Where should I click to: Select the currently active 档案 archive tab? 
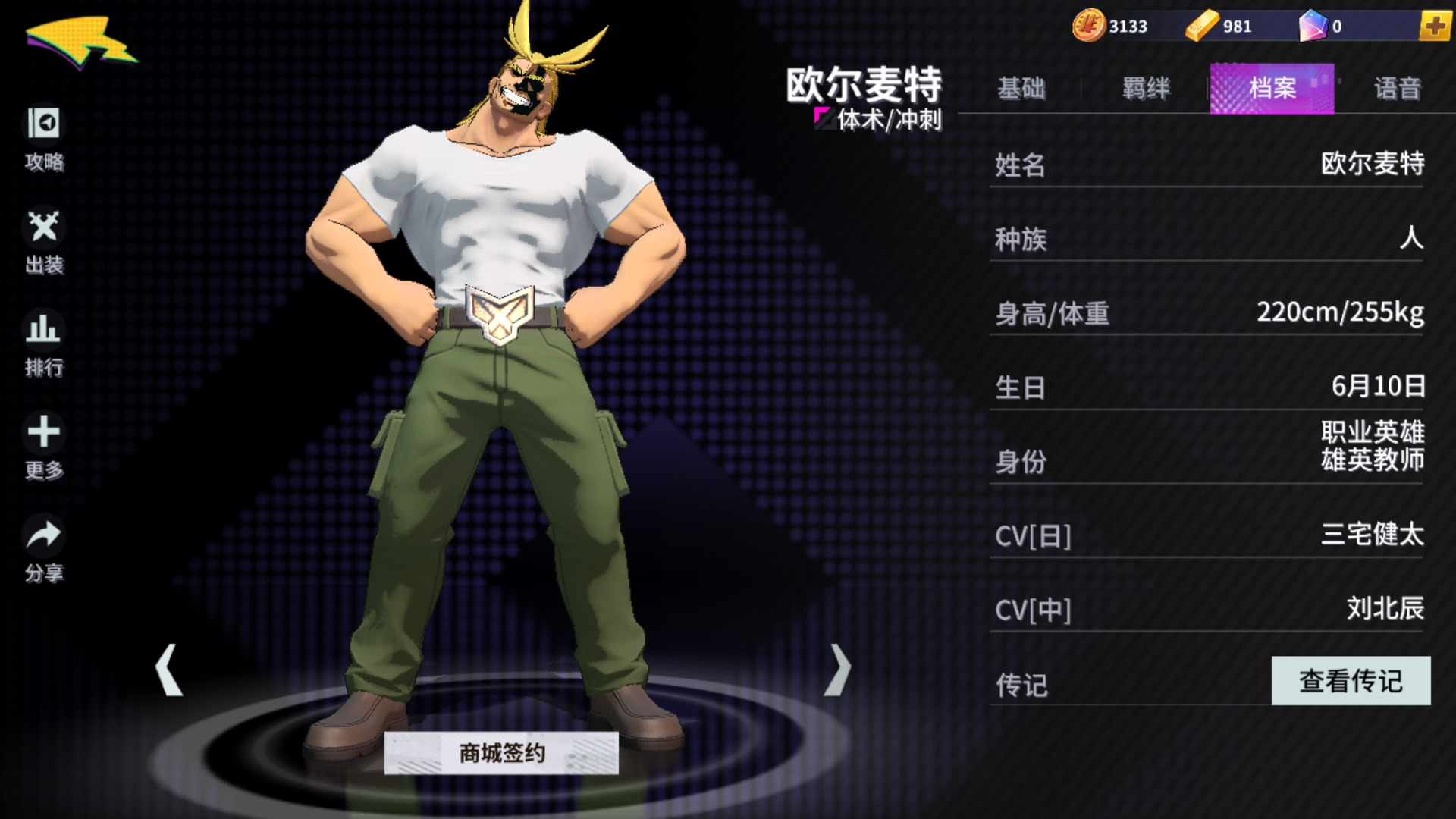1271,89
